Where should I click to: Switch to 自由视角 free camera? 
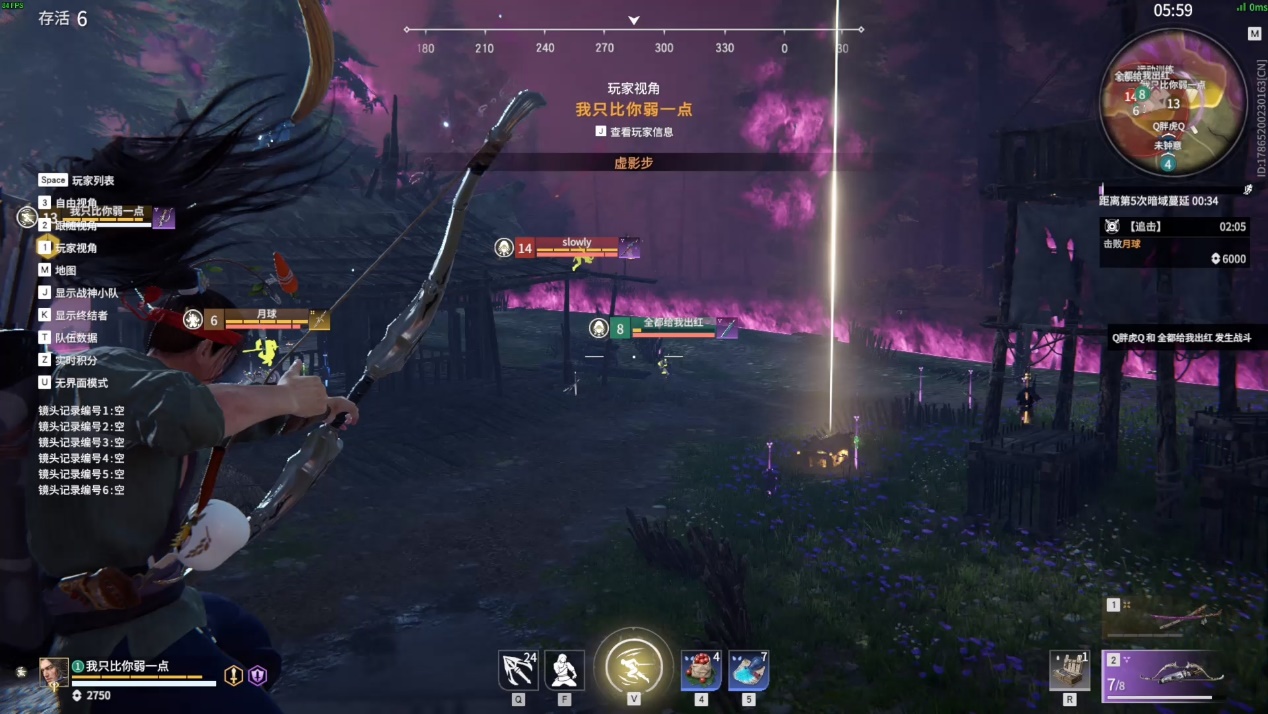76,203
